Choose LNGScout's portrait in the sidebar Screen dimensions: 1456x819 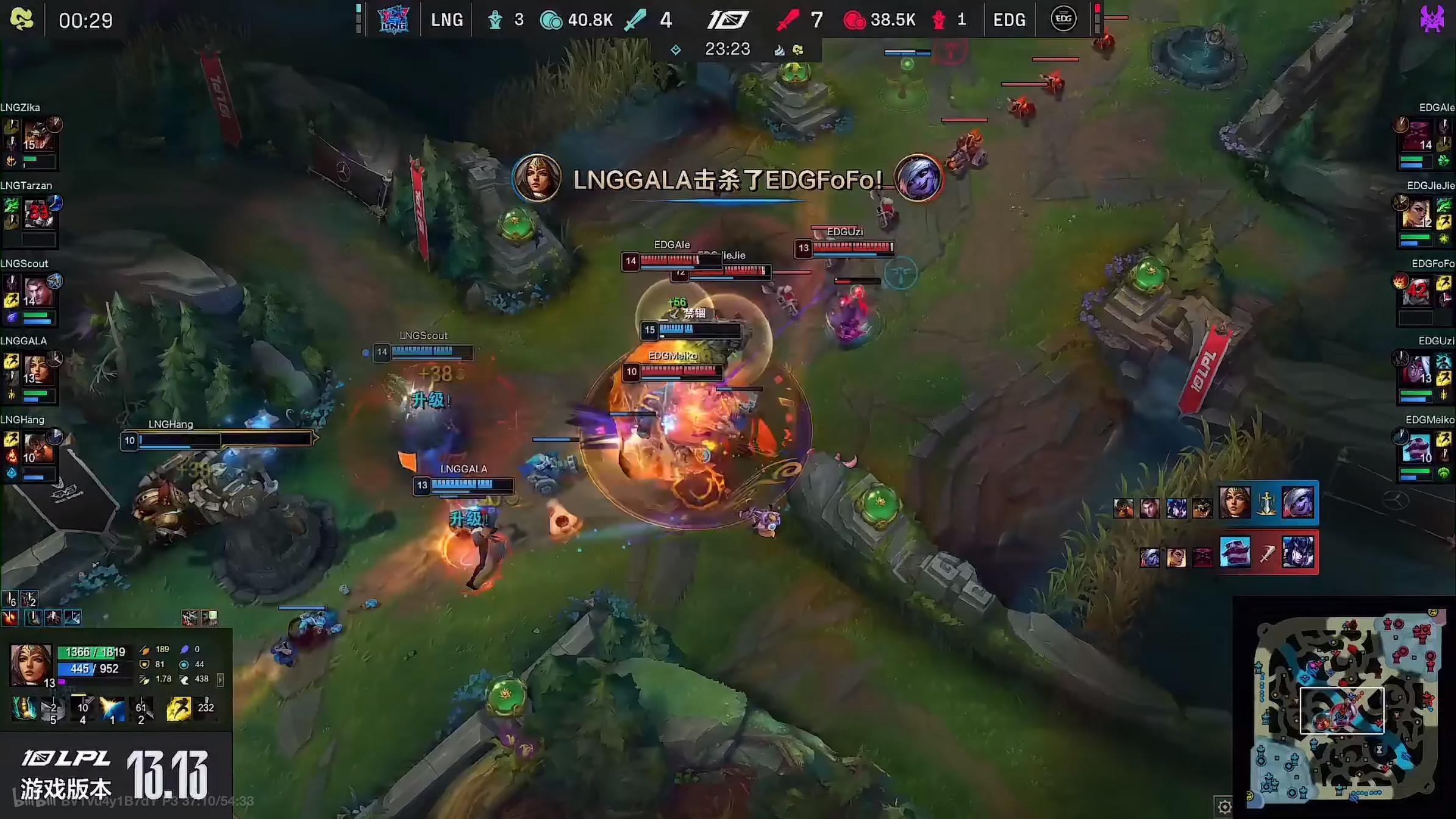tap(38, 292)
